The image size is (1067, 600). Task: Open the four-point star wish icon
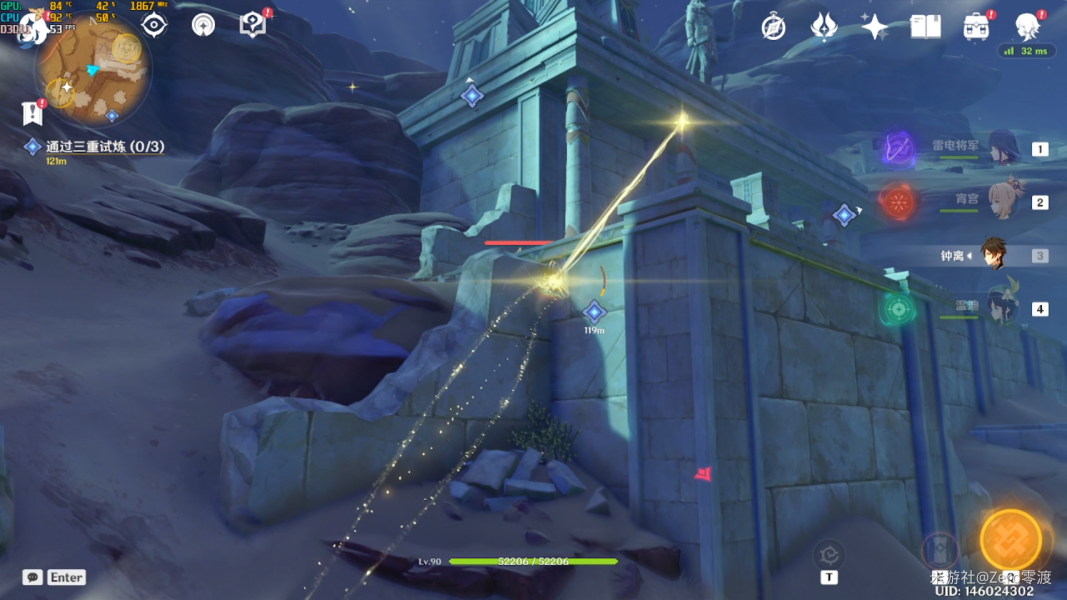[x=875, y=27]
